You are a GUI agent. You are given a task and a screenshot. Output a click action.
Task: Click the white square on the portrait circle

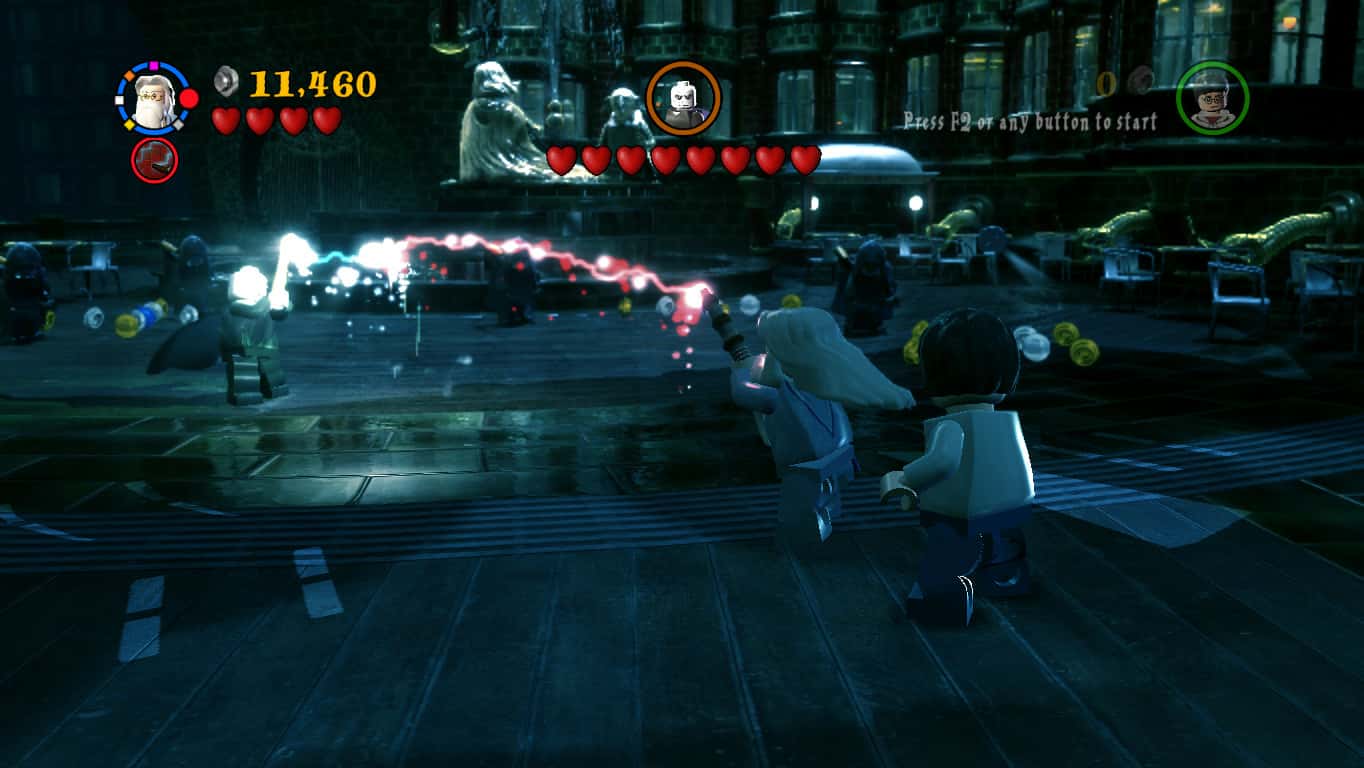click(x=118, y=100)
